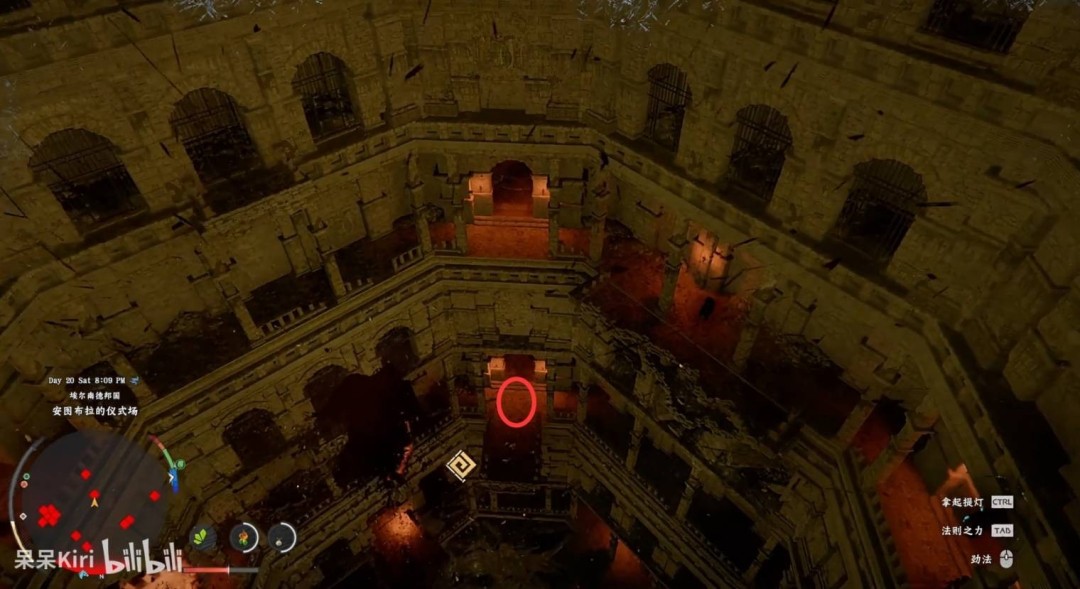Select the green leaf skill icon

[205, 538]
